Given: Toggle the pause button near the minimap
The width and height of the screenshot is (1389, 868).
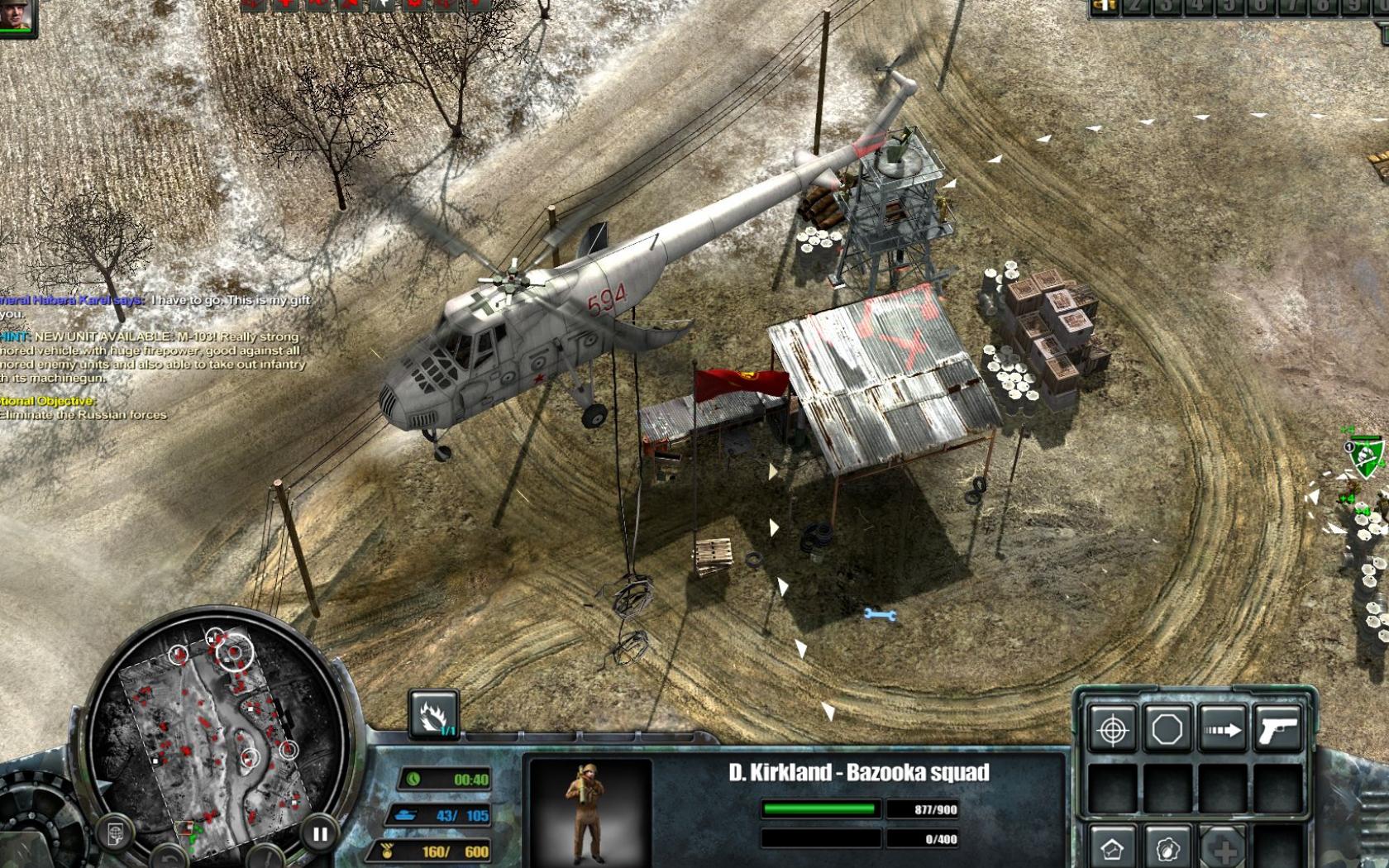Looking at the screenshot, I should click(319, 832).
